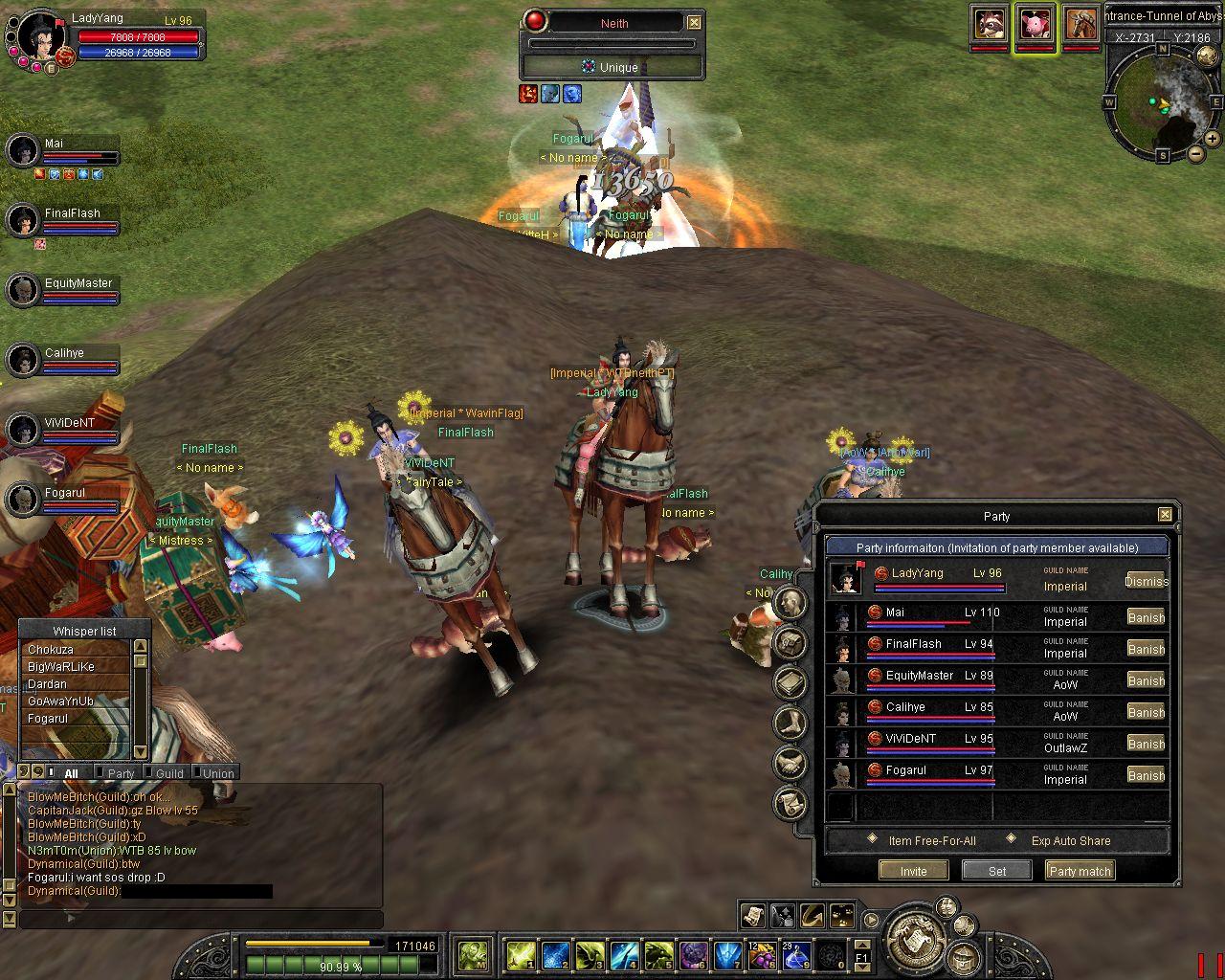Click the chat message input field
The height and width of the screenshot is (980, 1225).
tap(201, 919)
